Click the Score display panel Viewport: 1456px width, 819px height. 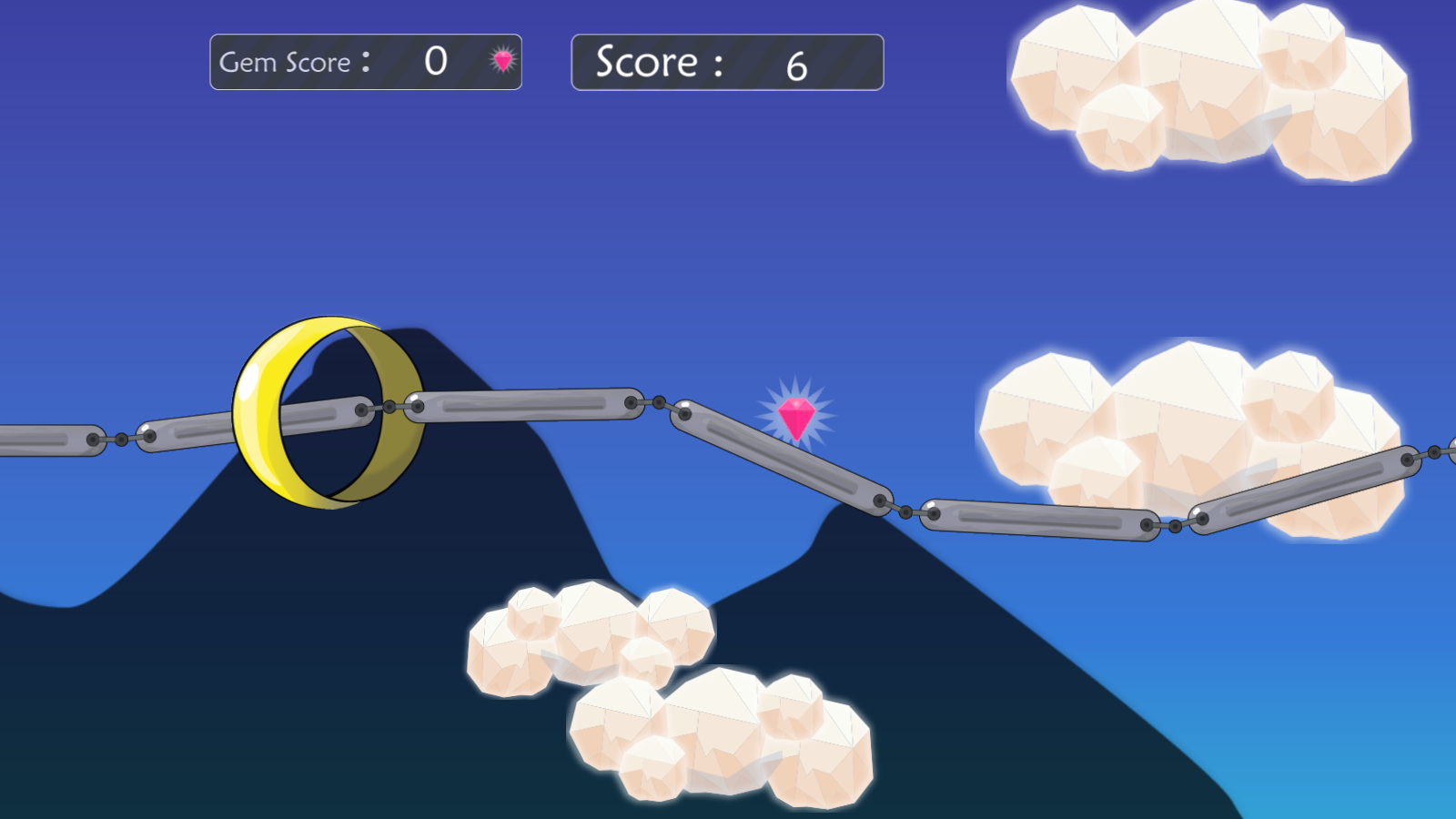point(725,62)
